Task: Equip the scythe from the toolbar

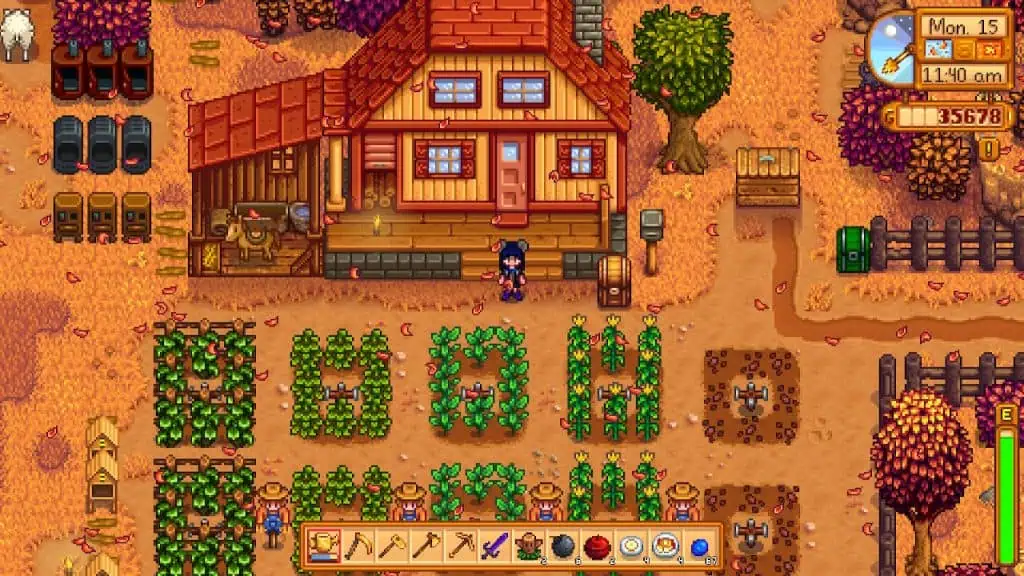Action: (x=357, y=546)
